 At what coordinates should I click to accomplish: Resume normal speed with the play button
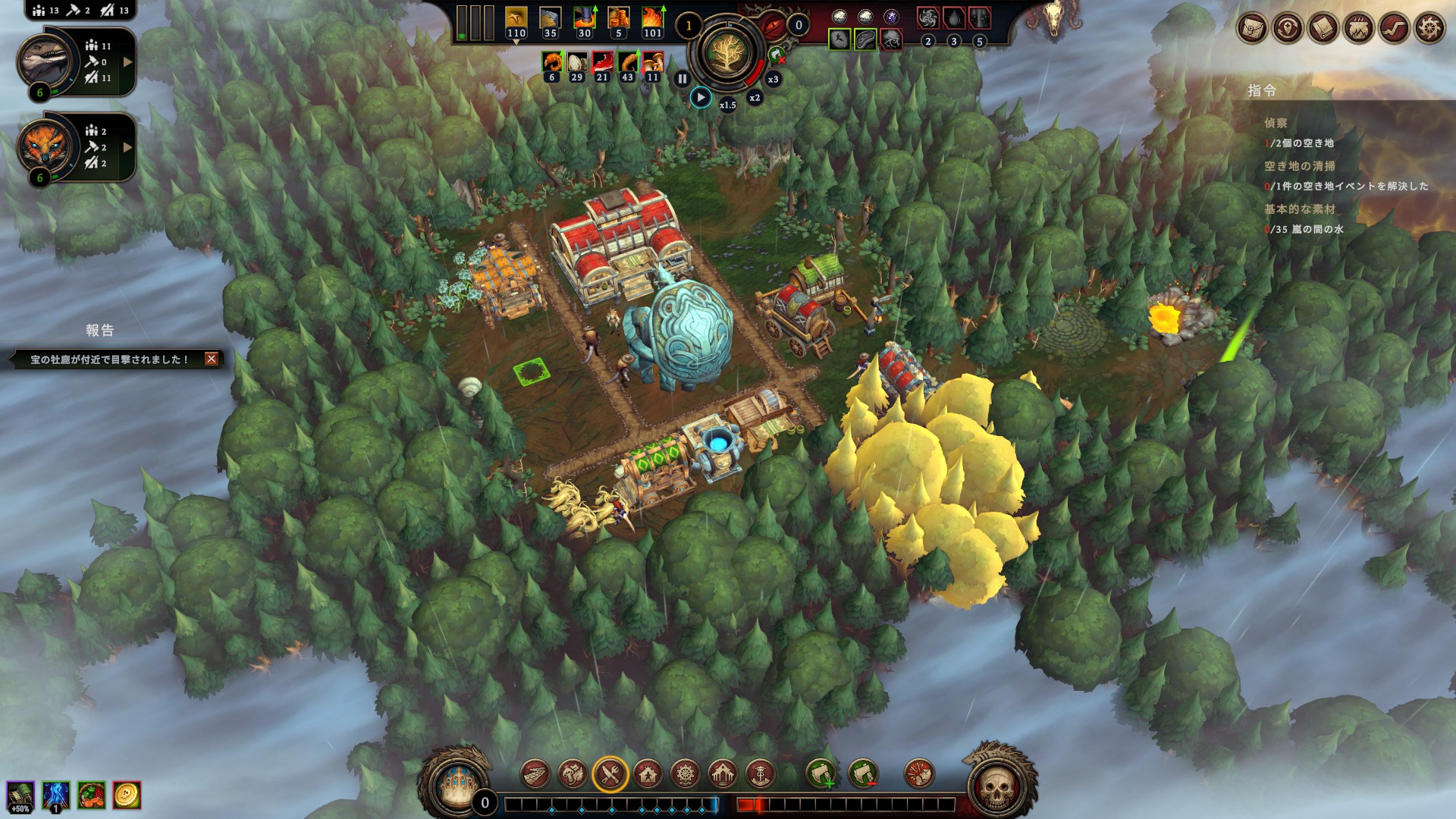(701, 98)
